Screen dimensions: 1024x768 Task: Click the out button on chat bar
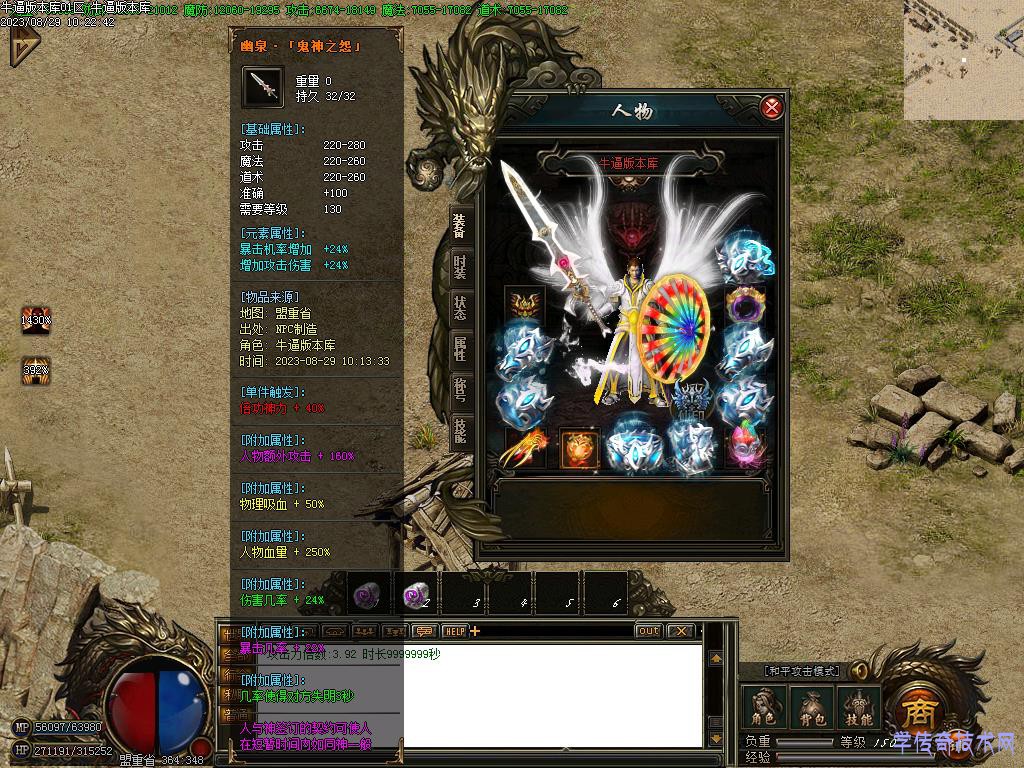648,631
